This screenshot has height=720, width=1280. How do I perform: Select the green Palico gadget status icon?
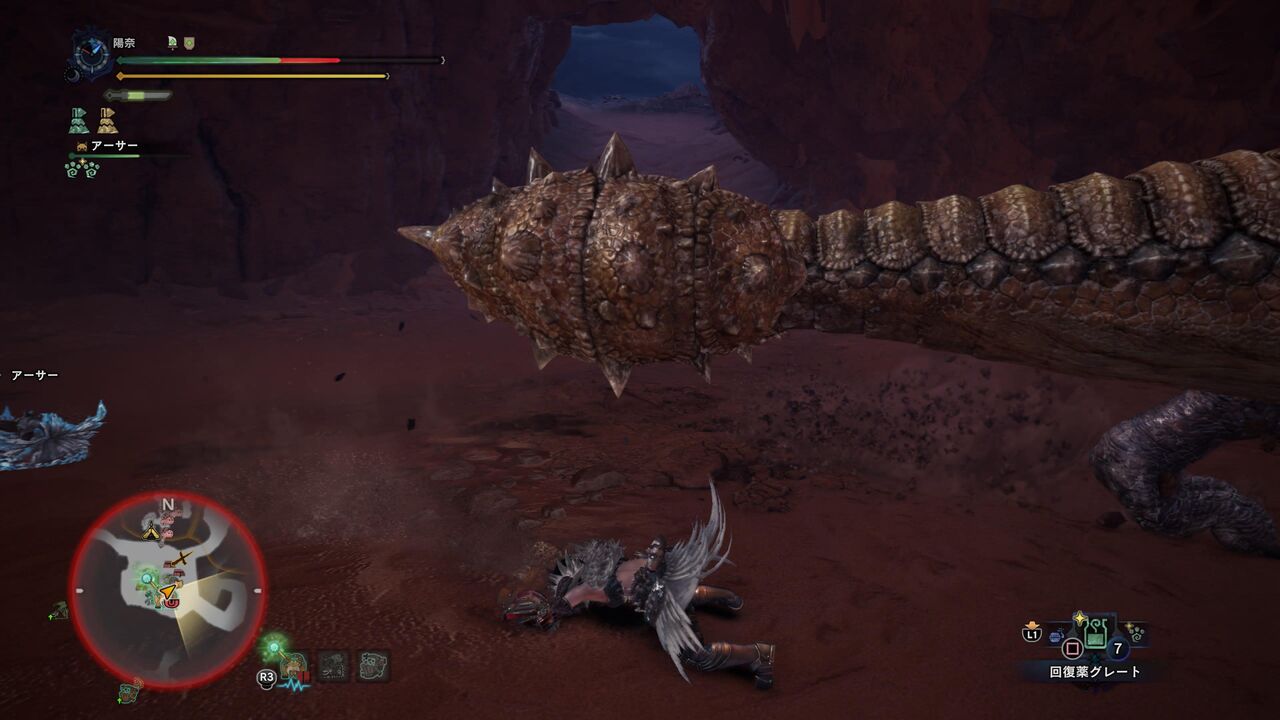79,121
